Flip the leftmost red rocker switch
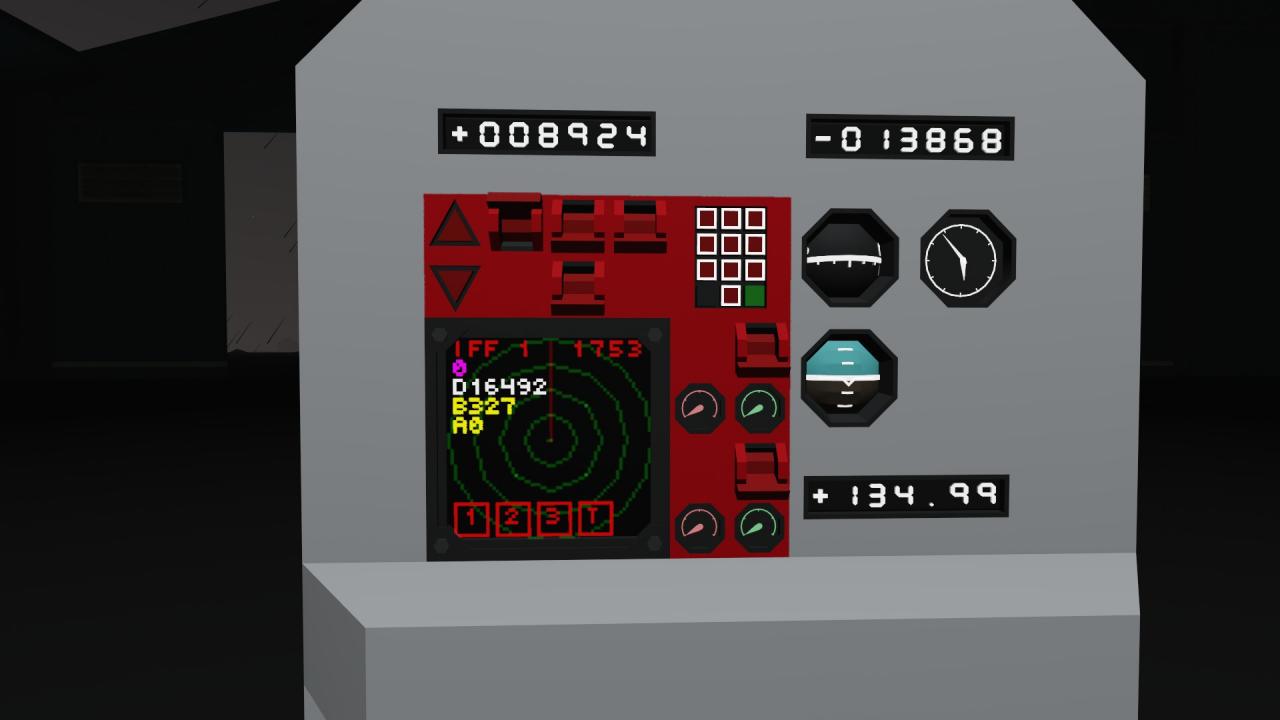The image size is (1280, 720). coord(513,222)
